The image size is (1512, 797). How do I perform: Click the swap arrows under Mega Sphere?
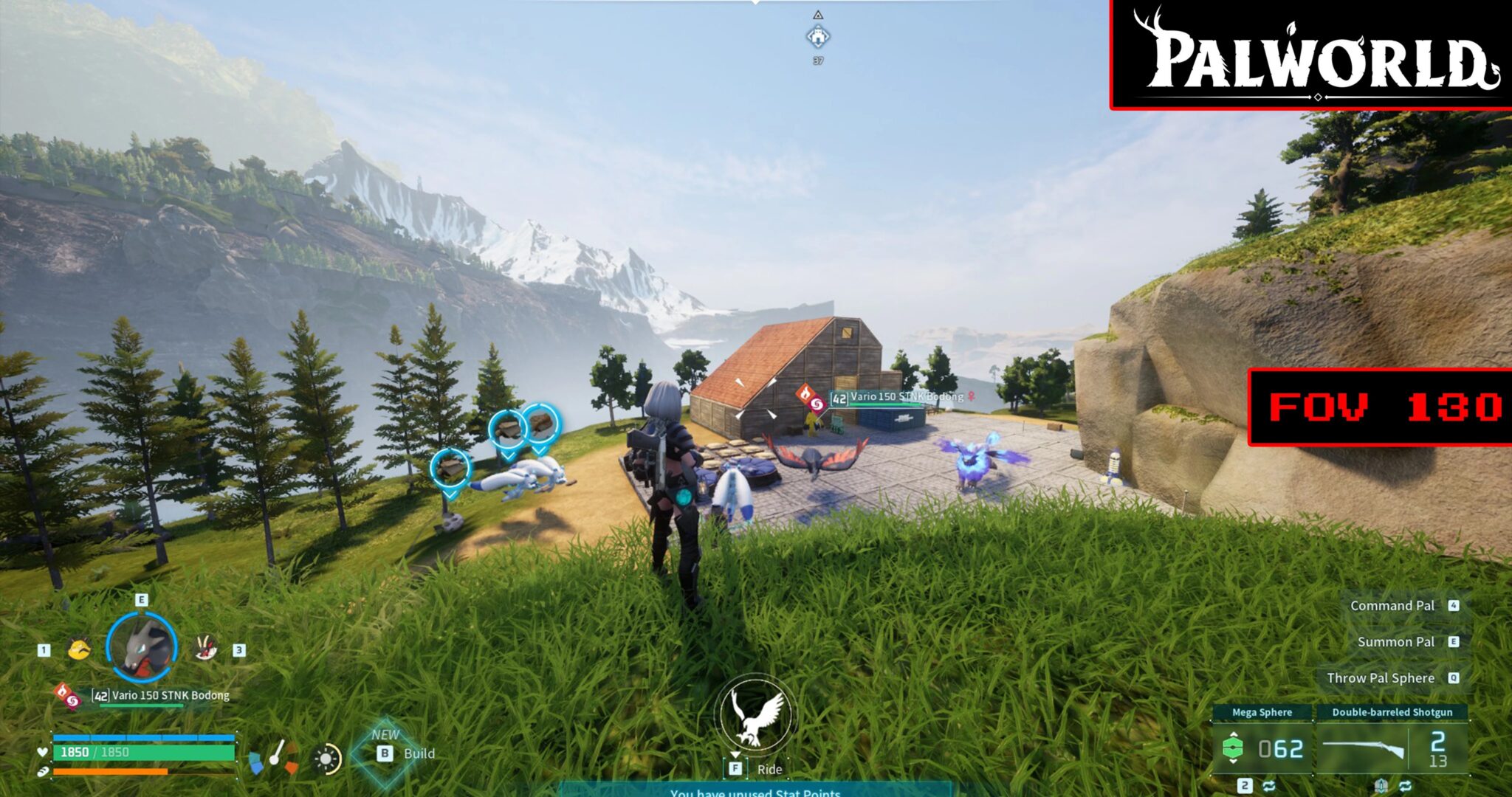(1269, 785)
